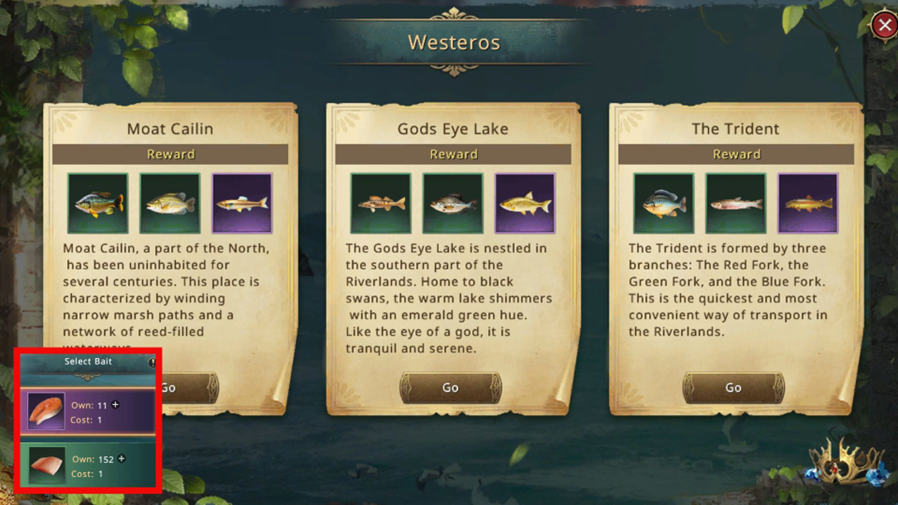The width and height of the screenshot is (898, 505).
Task: Go fishing at Gods Eye Lake
Action: pyautogui.click(x=450, y=388)
